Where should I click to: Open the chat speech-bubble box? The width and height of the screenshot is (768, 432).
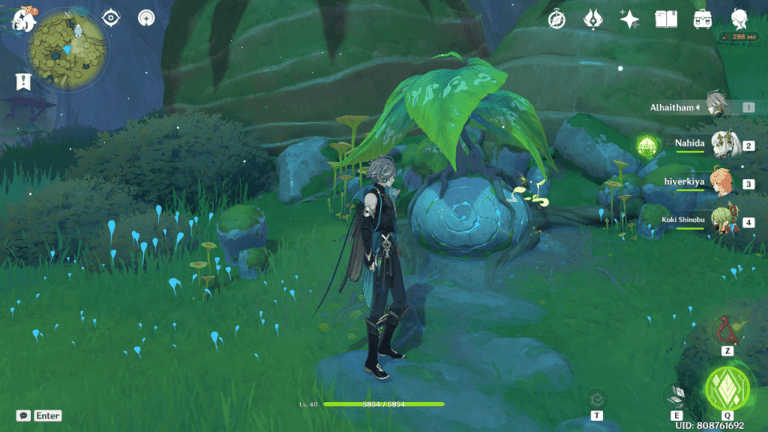(x=24, y=415)
